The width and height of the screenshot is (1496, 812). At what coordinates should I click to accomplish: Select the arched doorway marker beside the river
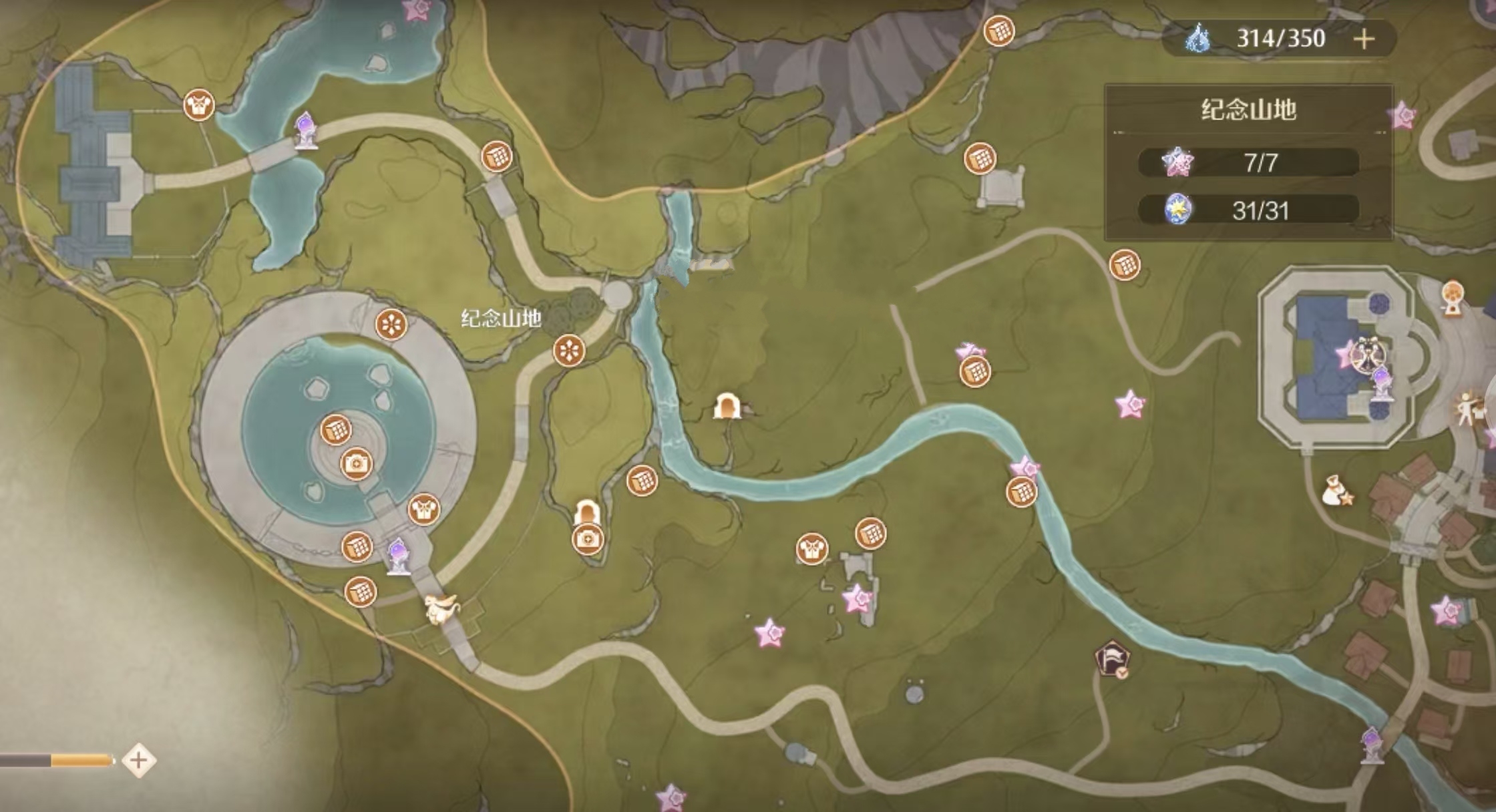pos(727,406)
